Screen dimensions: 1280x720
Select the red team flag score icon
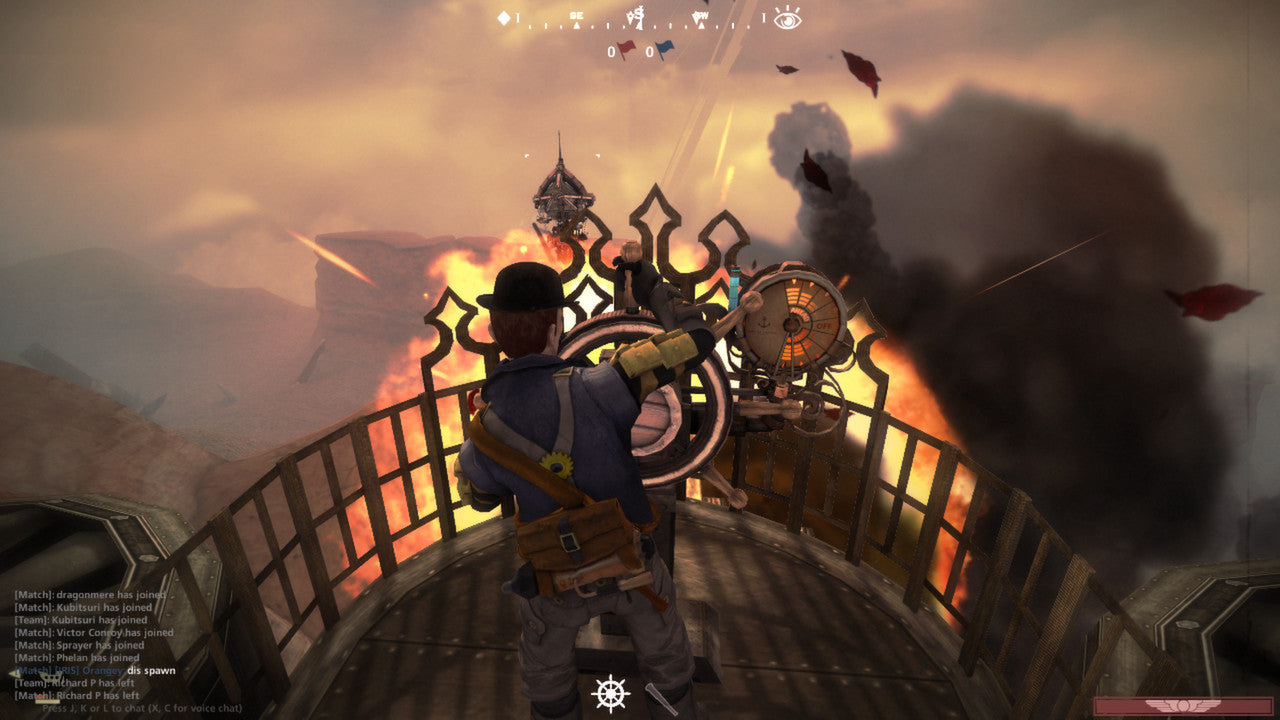(626, 48)
